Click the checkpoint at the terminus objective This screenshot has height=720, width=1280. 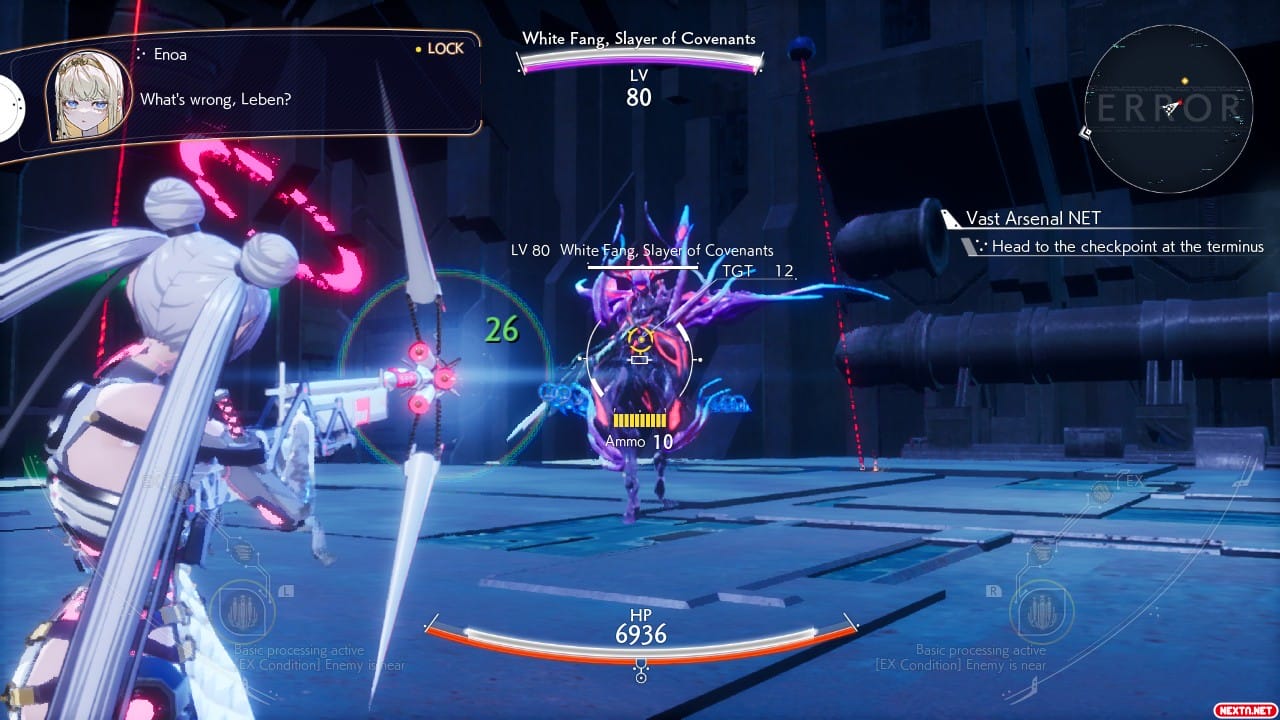[1127, 246]
